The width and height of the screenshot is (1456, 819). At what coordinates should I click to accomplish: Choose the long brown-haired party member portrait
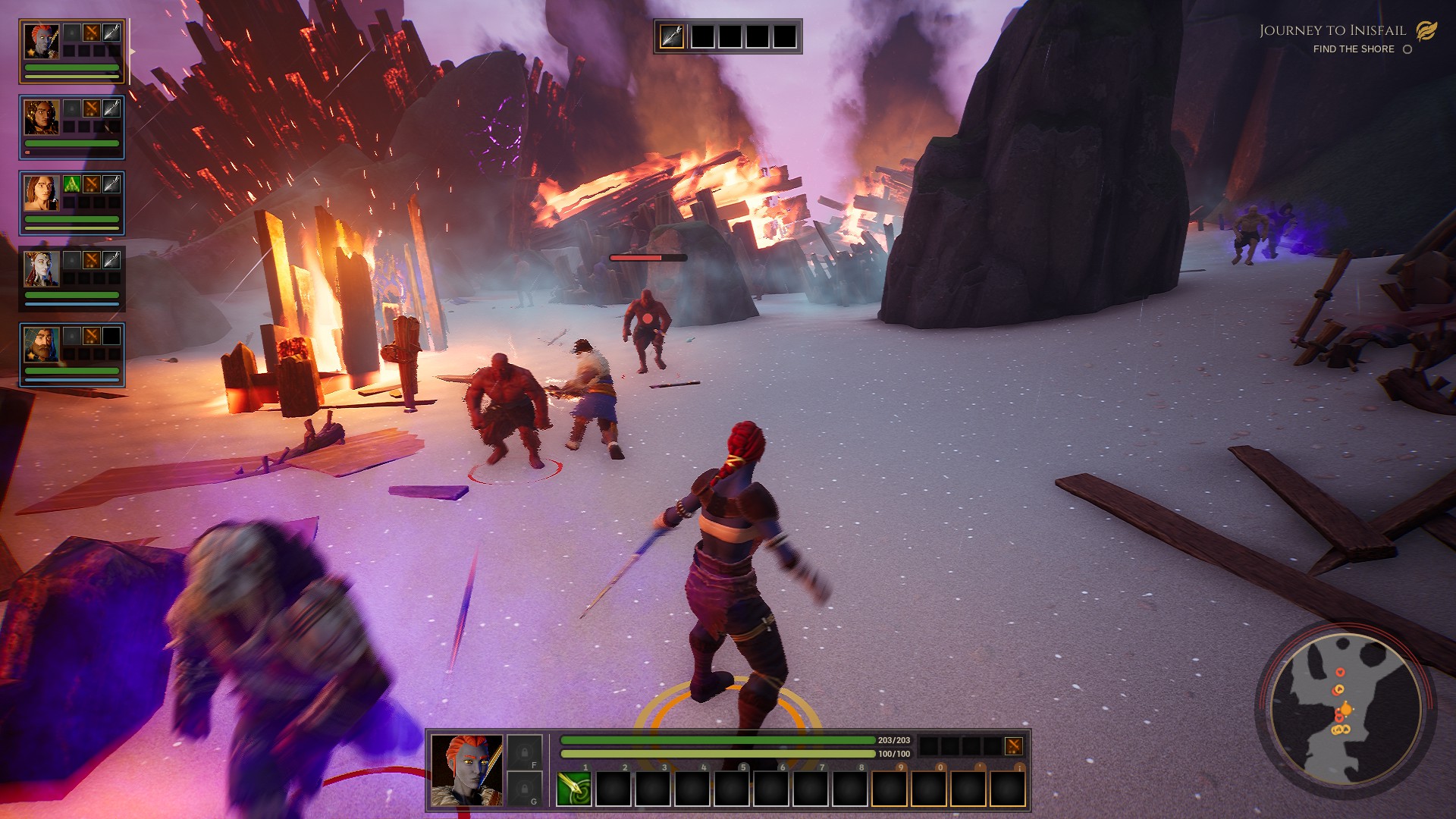(41, 193)
